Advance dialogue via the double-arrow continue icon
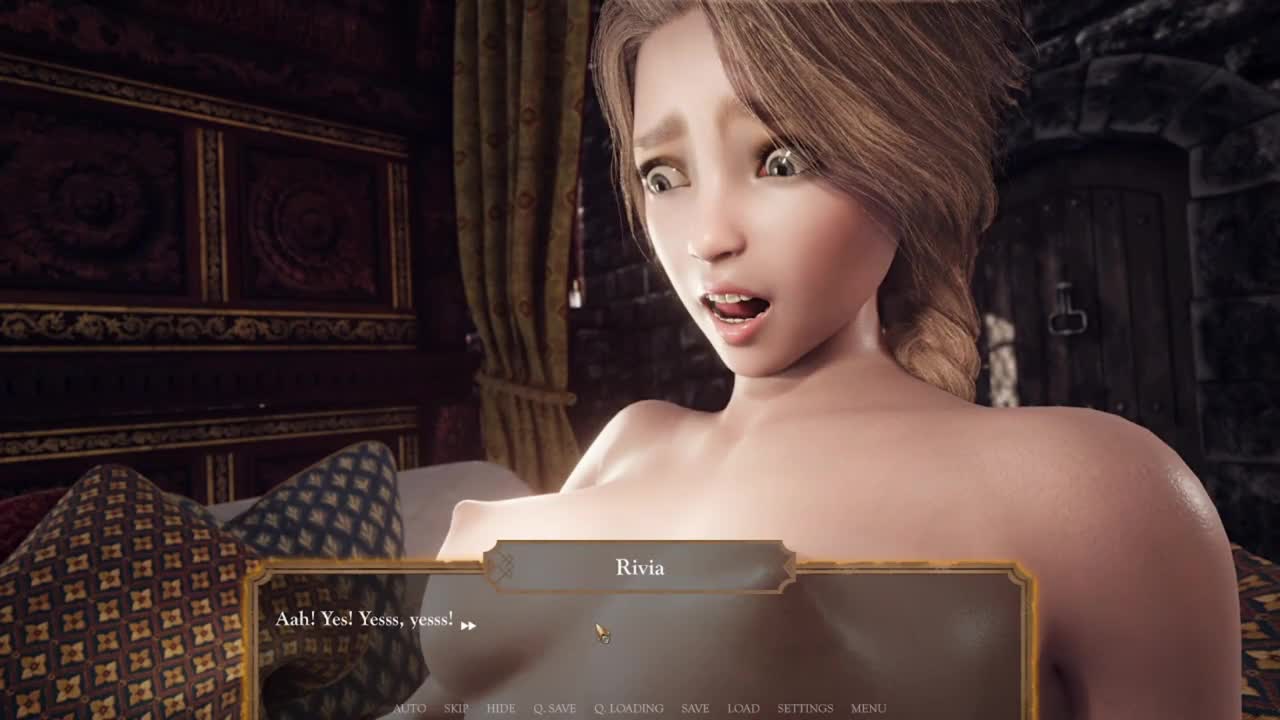 coord(468,626)
